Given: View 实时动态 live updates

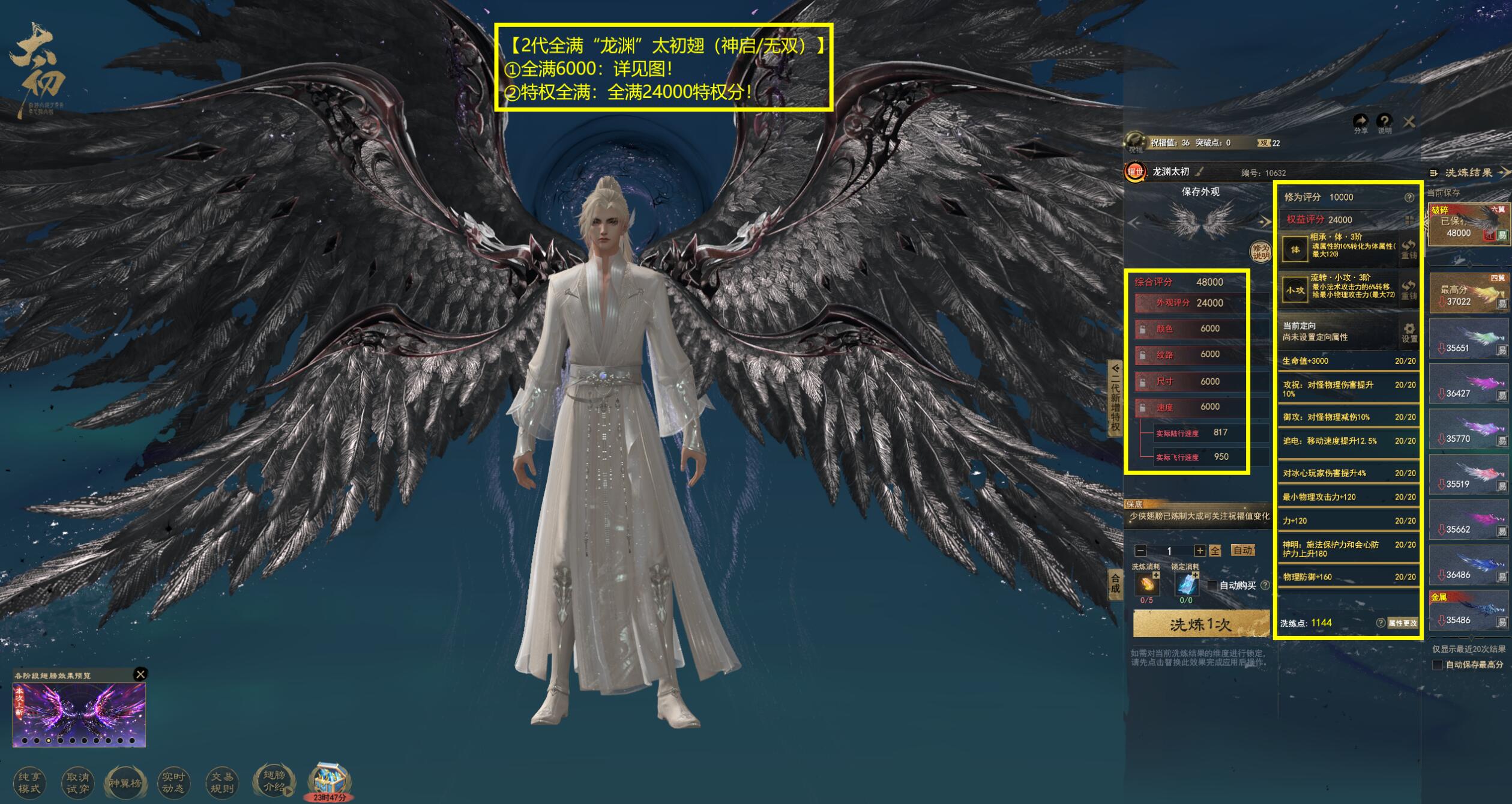Looking at the screenshot, I should pyautogui.click(x=173, y=782).
